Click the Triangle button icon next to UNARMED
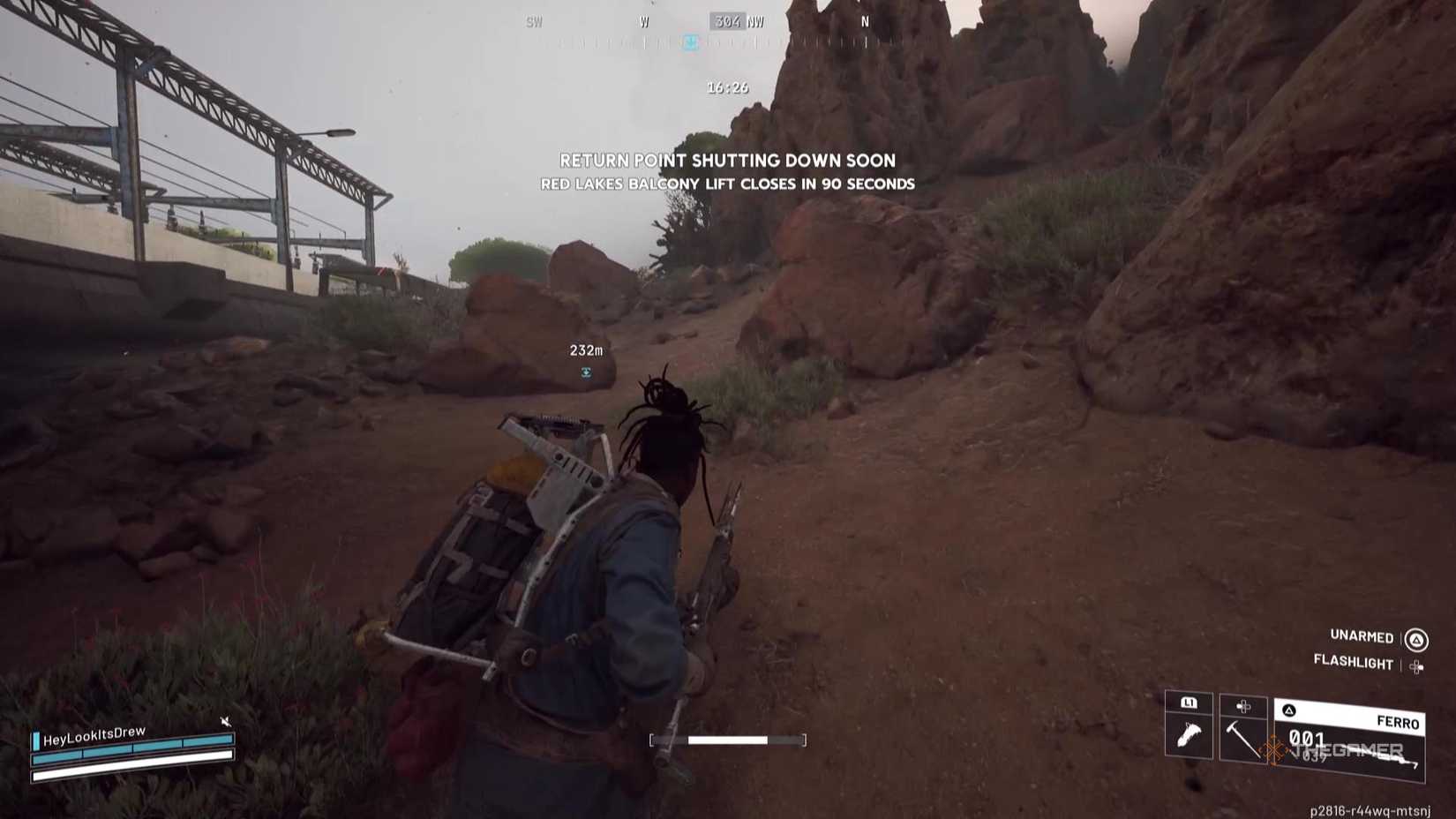Viewport: 1456px width, 819px height. tap(1416, 638)
